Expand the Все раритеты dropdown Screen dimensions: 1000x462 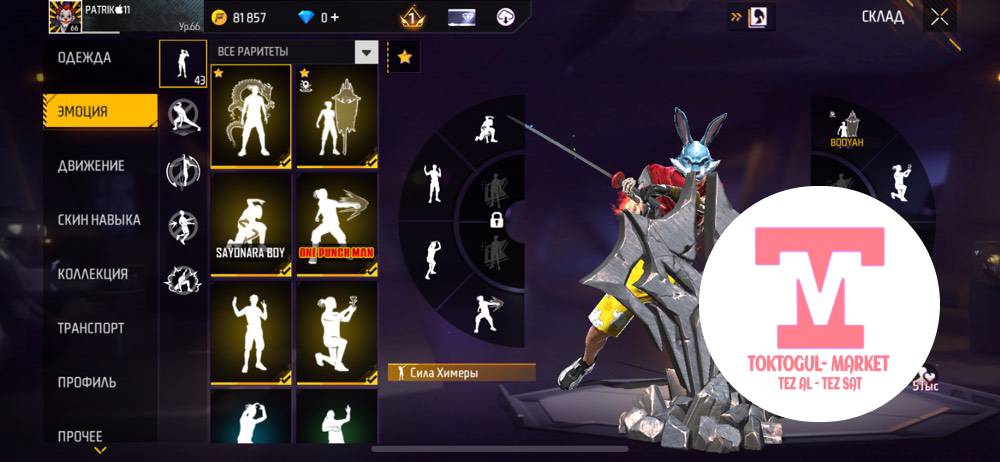(367, 52)
